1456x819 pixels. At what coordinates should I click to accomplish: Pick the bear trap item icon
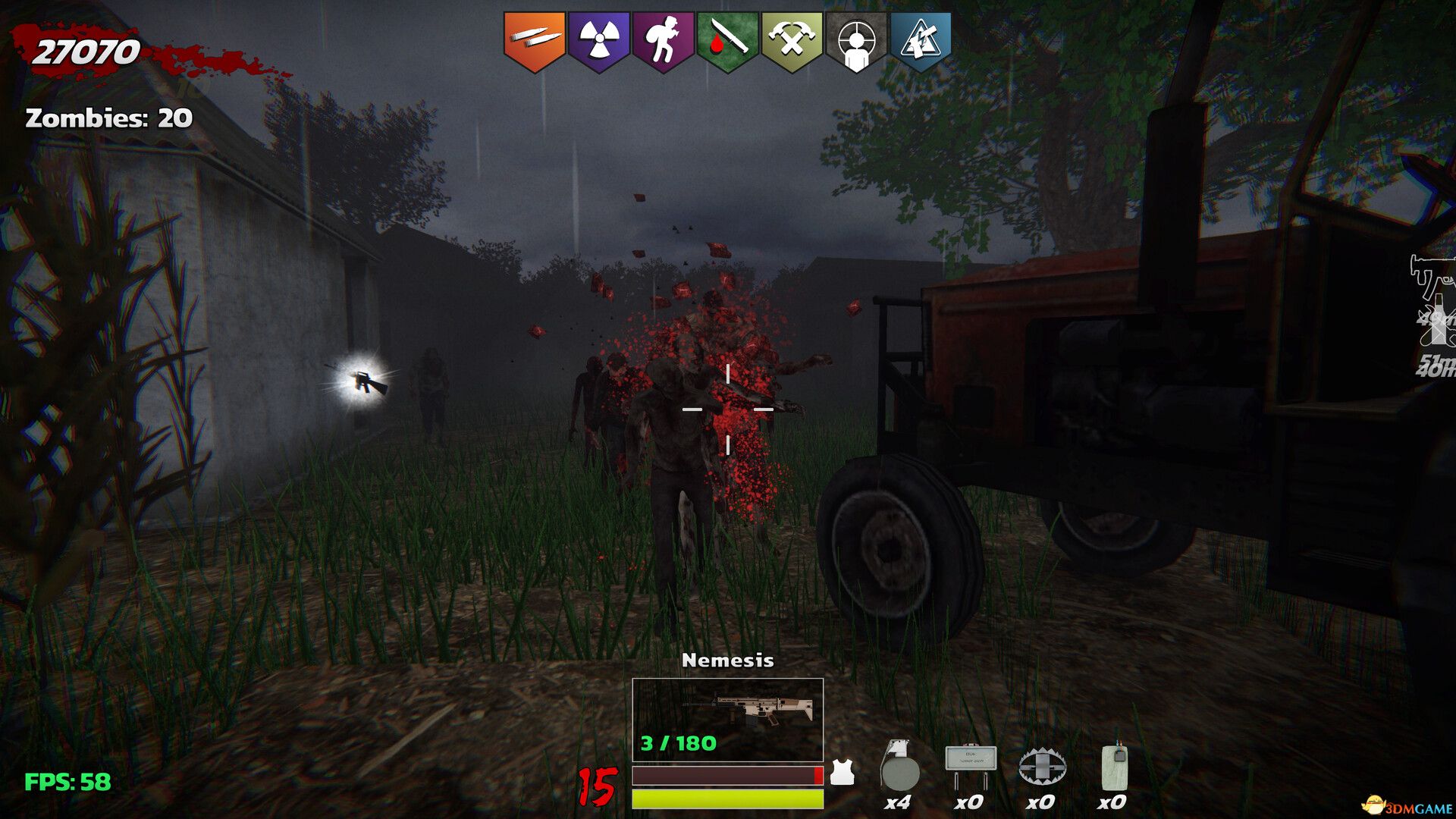click(1043, 767)
